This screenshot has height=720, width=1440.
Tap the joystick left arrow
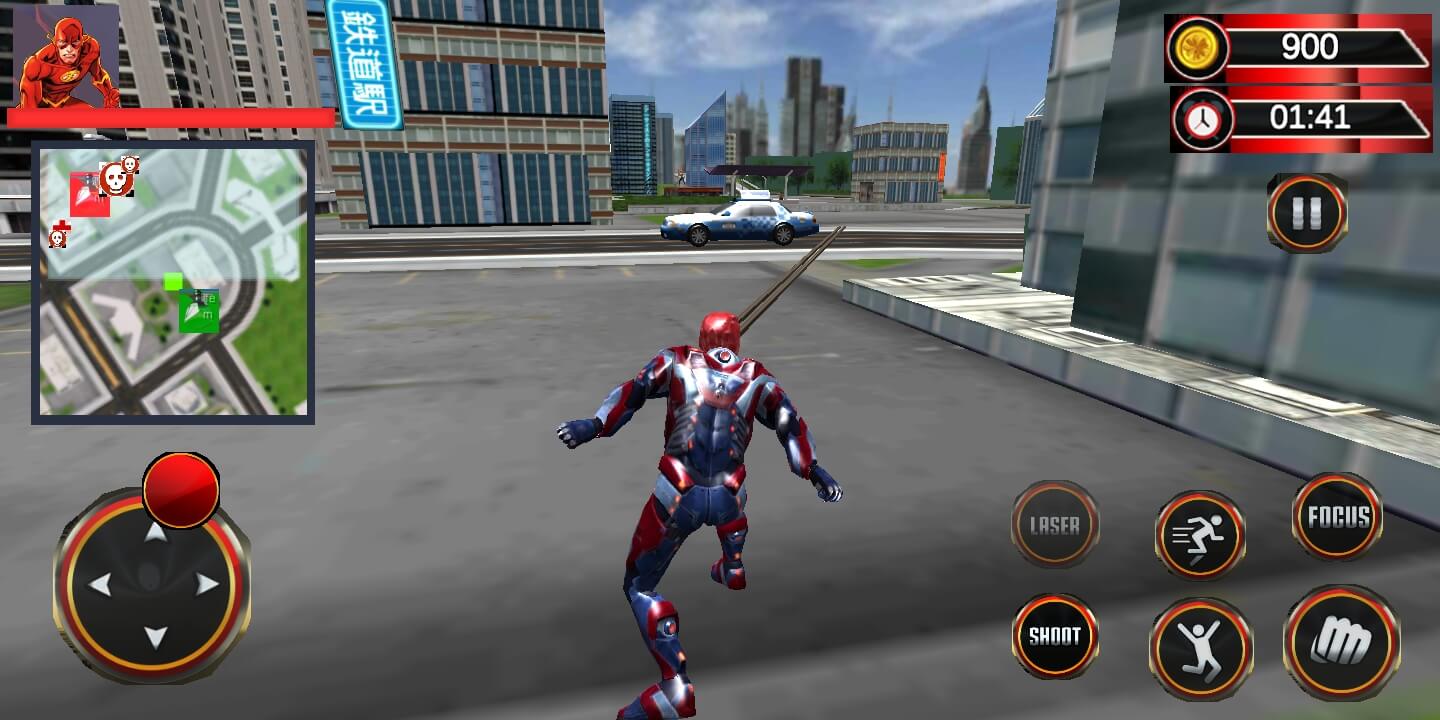click(100, 585)
